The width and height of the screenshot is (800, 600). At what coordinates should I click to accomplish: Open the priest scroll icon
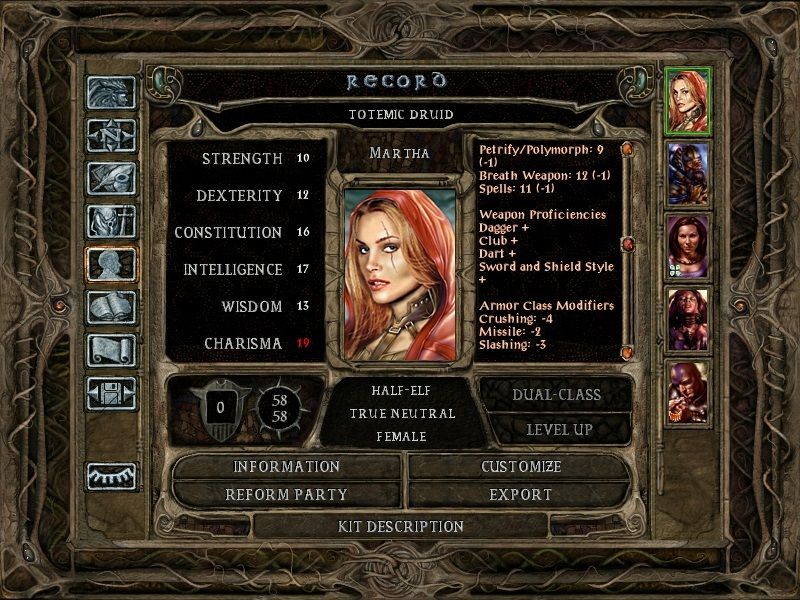(111, 350)
